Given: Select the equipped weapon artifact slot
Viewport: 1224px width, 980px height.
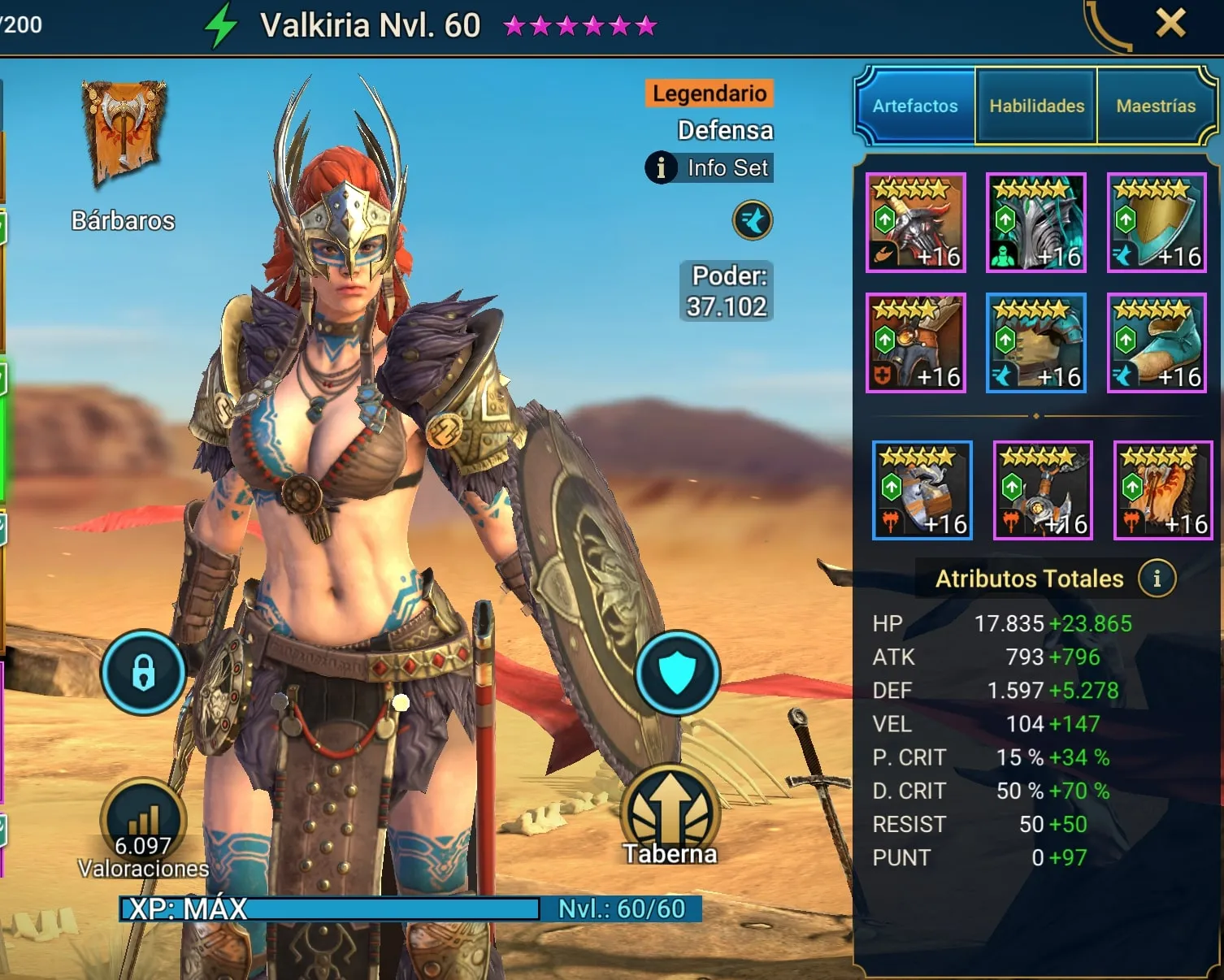Looking at the screenshot, I should click(x=916, y=223).
